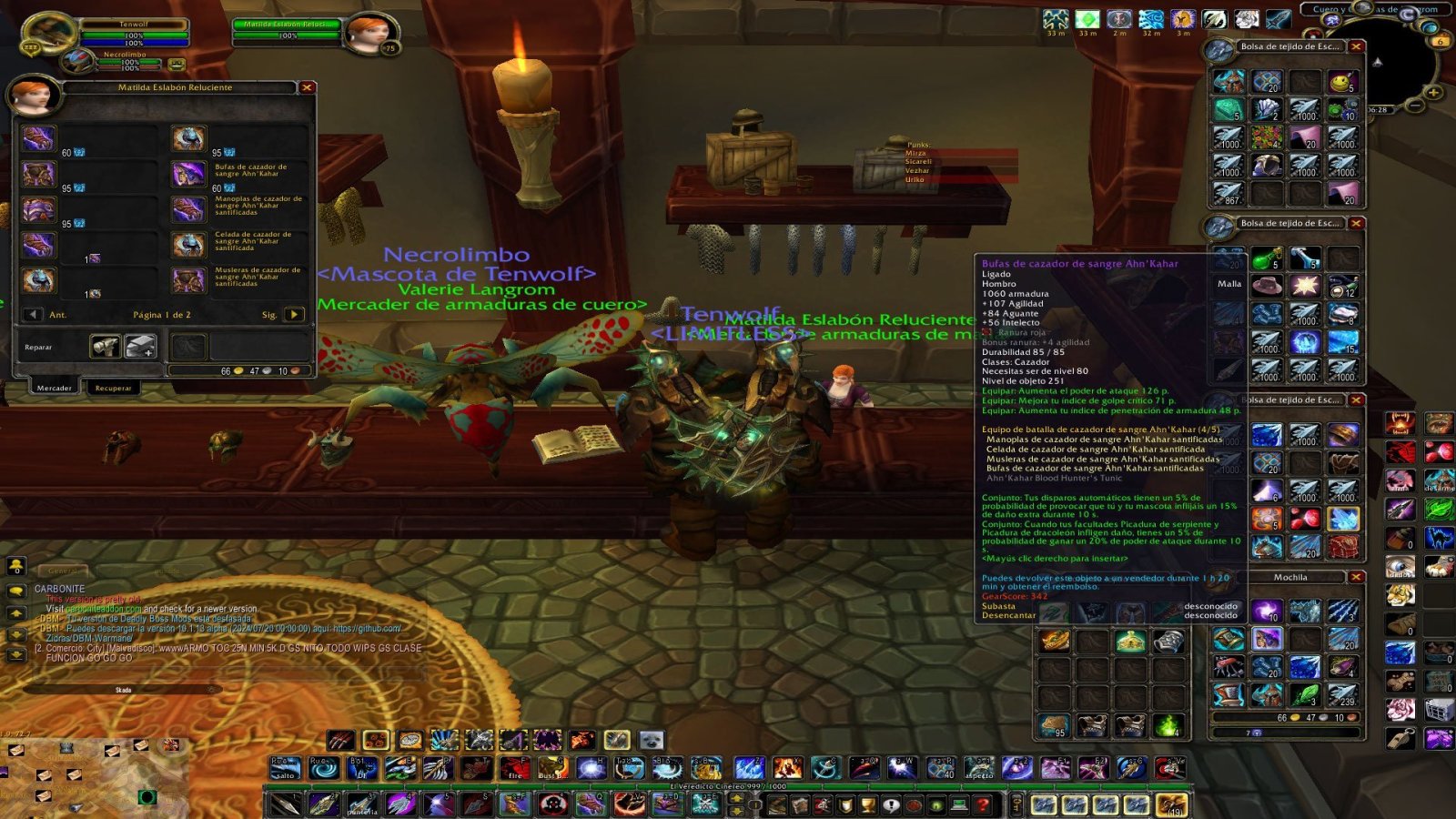Click the Carbonite minimap button
Image resolution: width=1456 pixels, height=819 pixels.
(1408, 15)
